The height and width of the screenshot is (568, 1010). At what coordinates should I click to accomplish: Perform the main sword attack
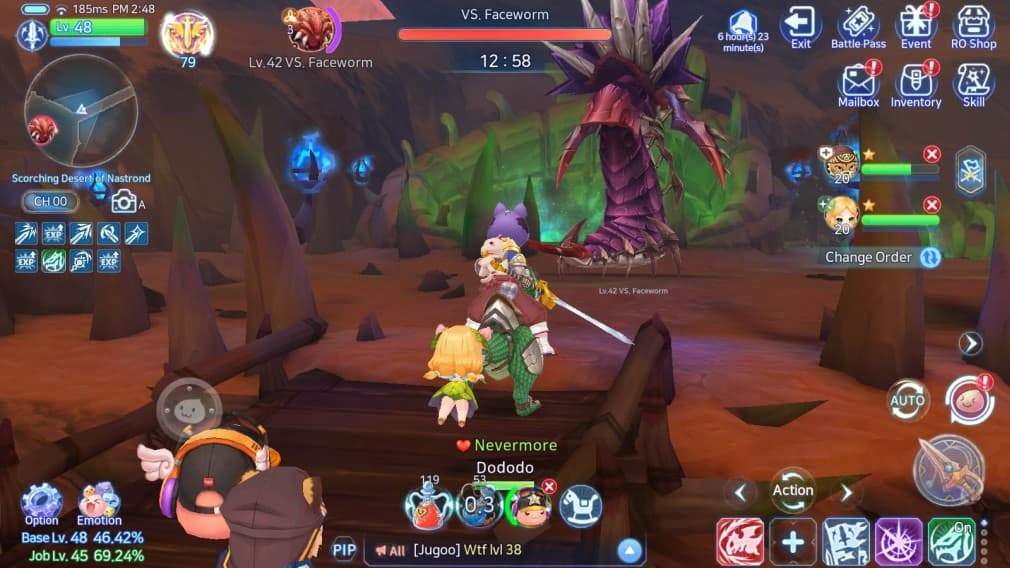948,470
